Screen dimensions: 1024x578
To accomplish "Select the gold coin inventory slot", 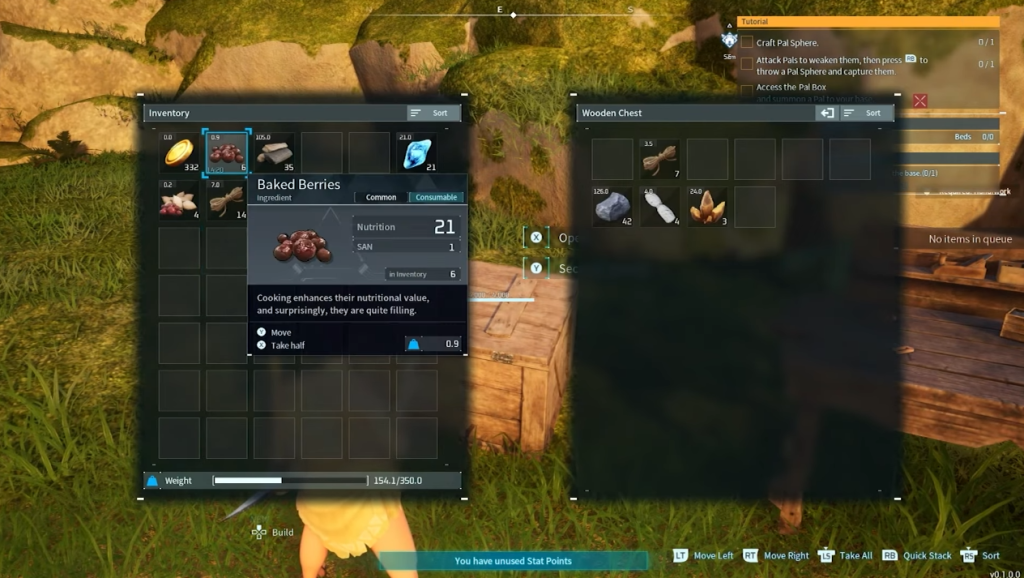I will coord(179,152).
